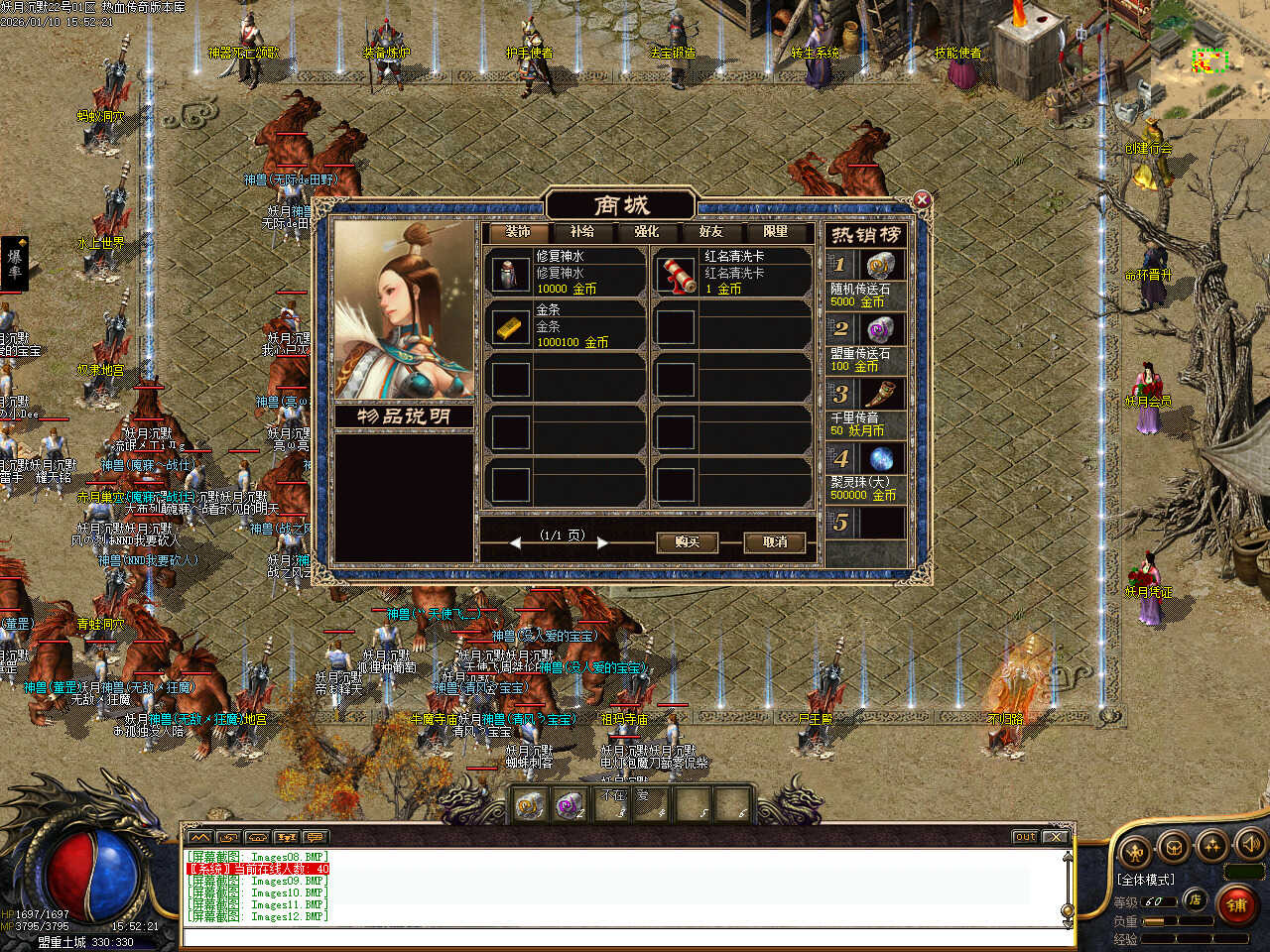The width and height of the screenshot is (1270, 952).
Task: Select the 好友 tab
Action: pyautogui.click(x=711, y=232)
